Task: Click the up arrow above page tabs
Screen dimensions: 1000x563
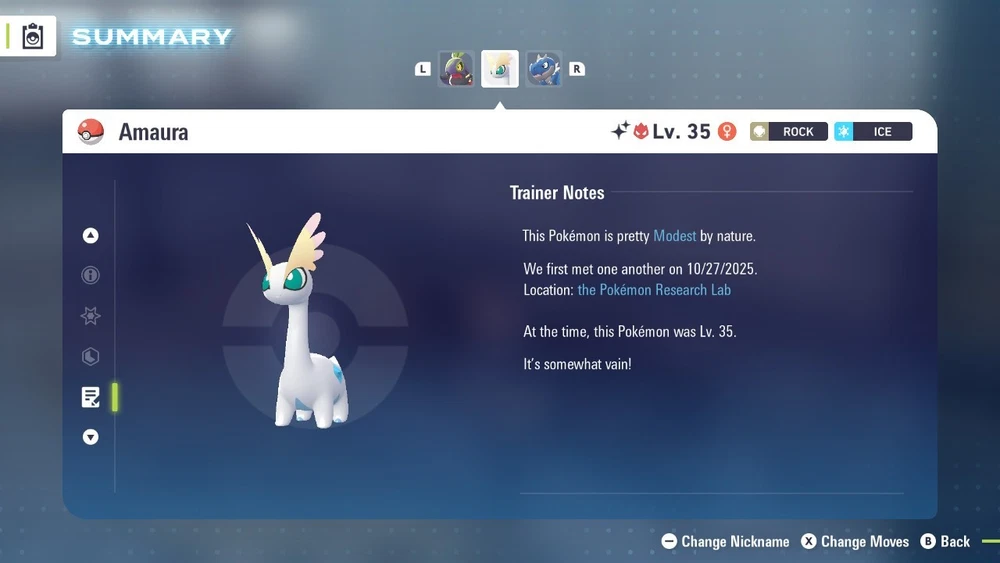Action: pos(91,236)
